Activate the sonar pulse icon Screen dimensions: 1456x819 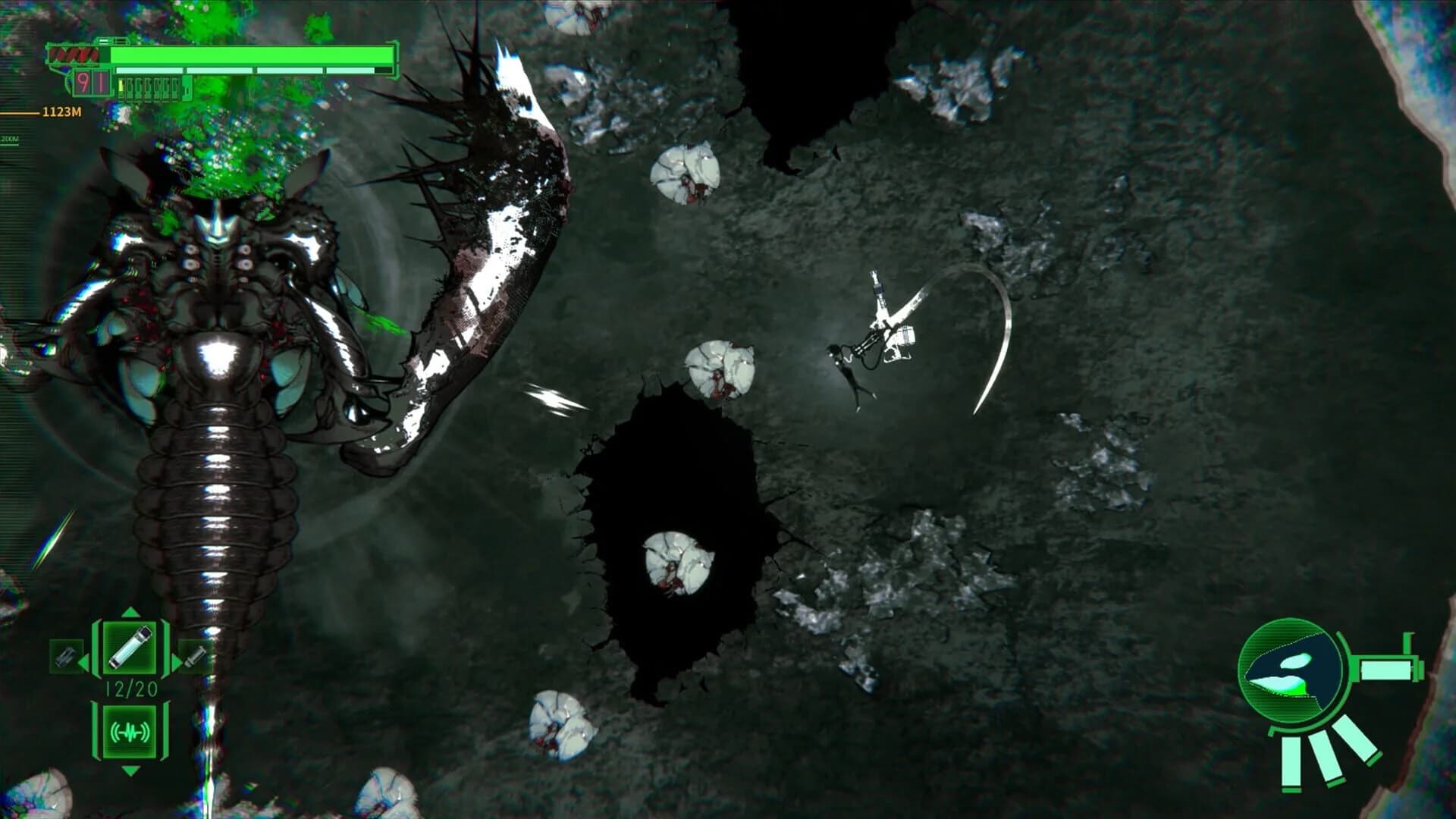pos(130,733)
